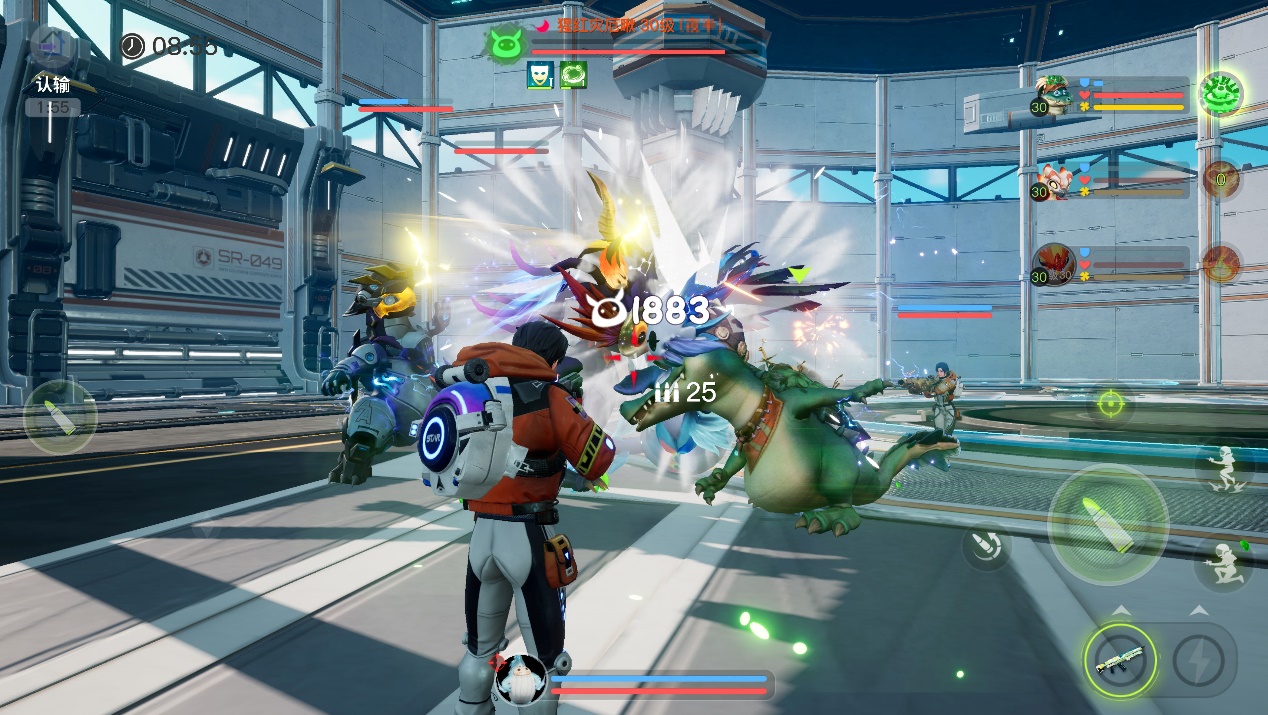1268x715 pixels.
Task: Tap the green boss face icon
Action: coord(504,44)
